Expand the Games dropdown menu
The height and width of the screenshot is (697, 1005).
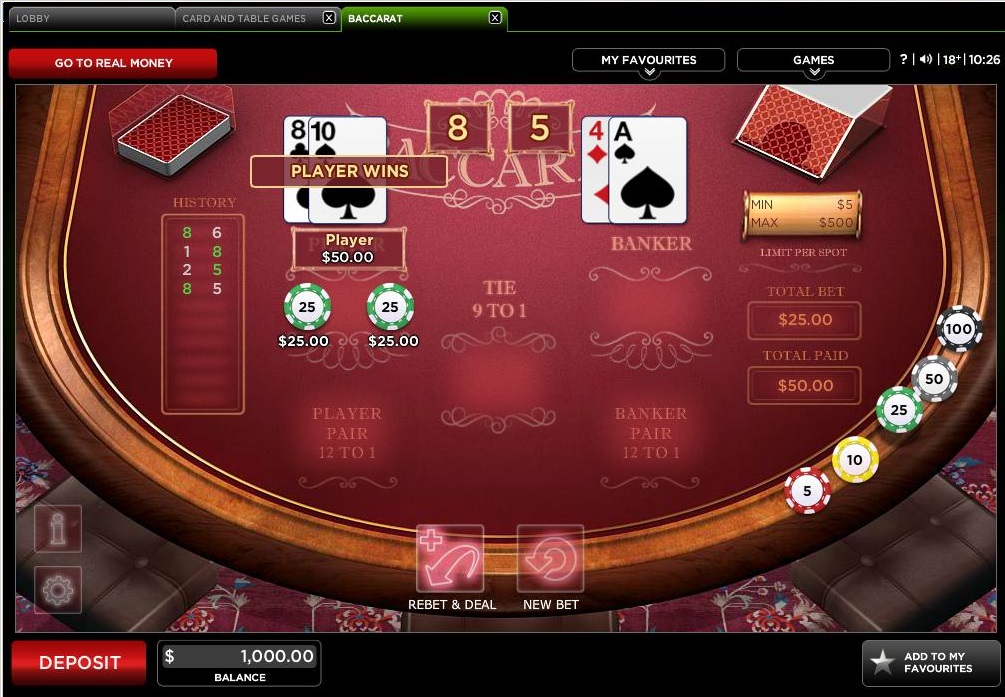pyautogui.click(x=813, y=61)
